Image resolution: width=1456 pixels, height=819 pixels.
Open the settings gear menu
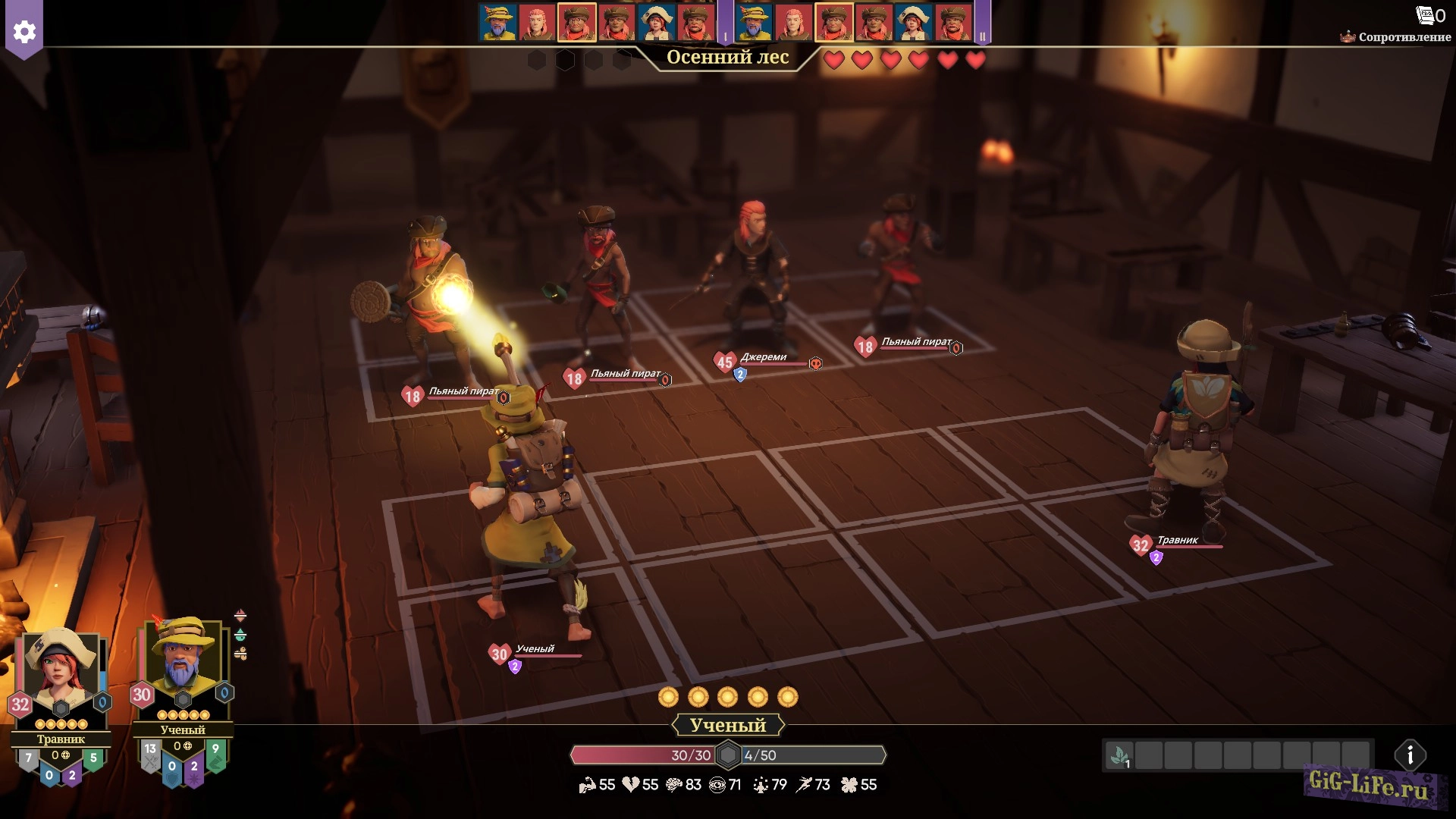pos(24,32)
